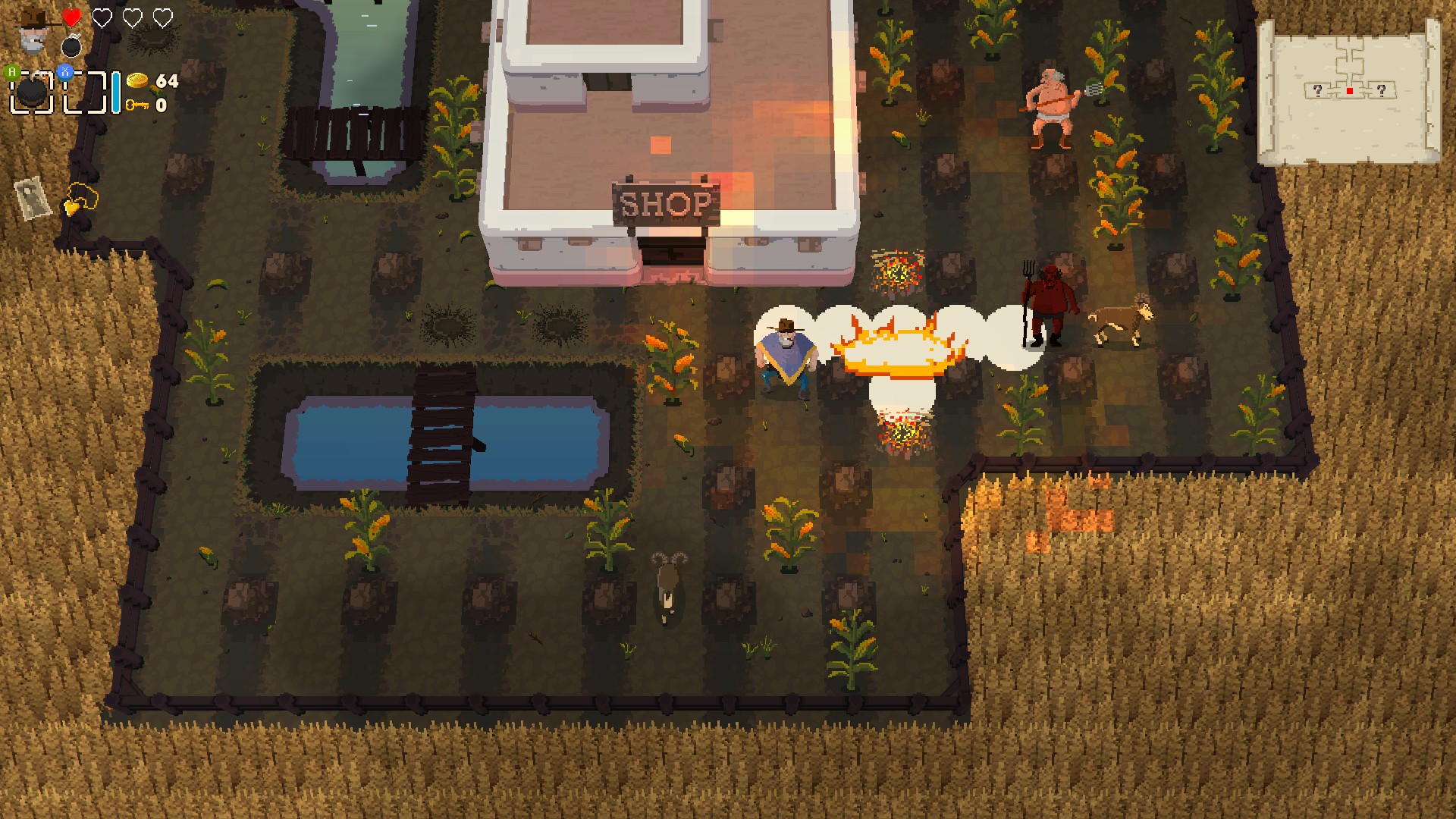Inspect the old photograph item icon

pyautogui.click(x=33, y=197)
